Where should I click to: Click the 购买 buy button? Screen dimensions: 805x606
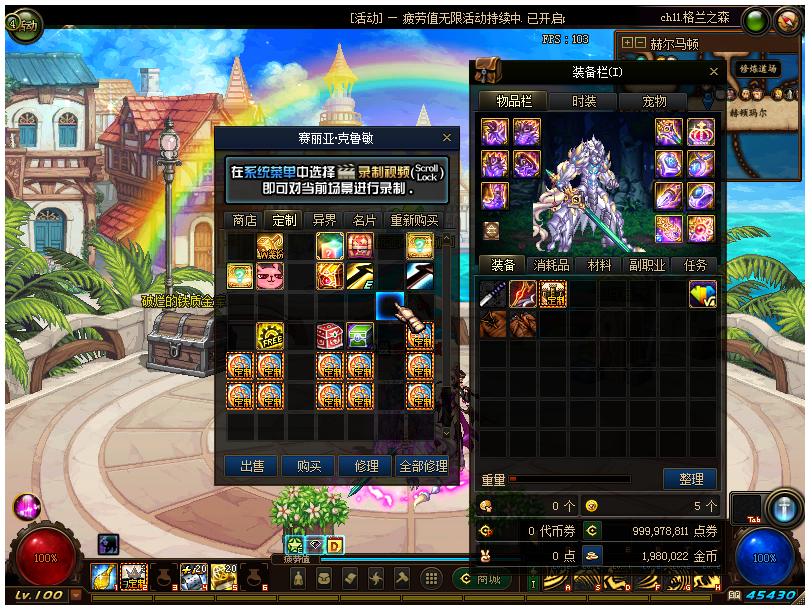tap(308, 466)
